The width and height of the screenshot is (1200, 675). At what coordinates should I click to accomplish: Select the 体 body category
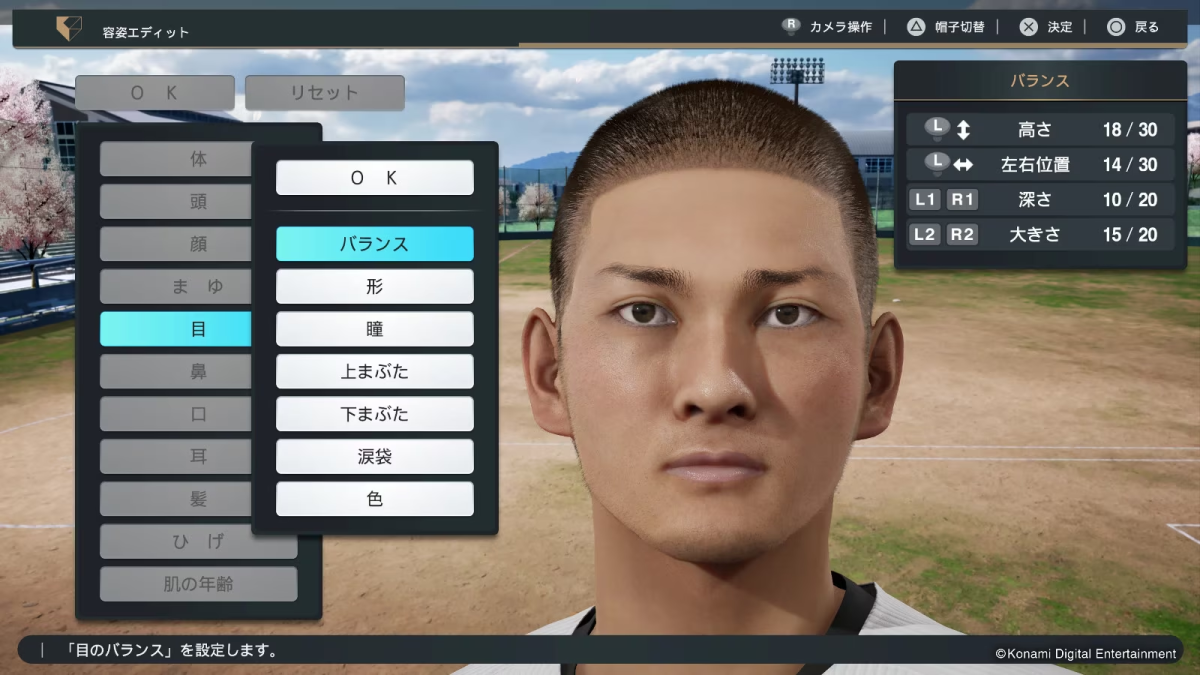pos(175,159)
